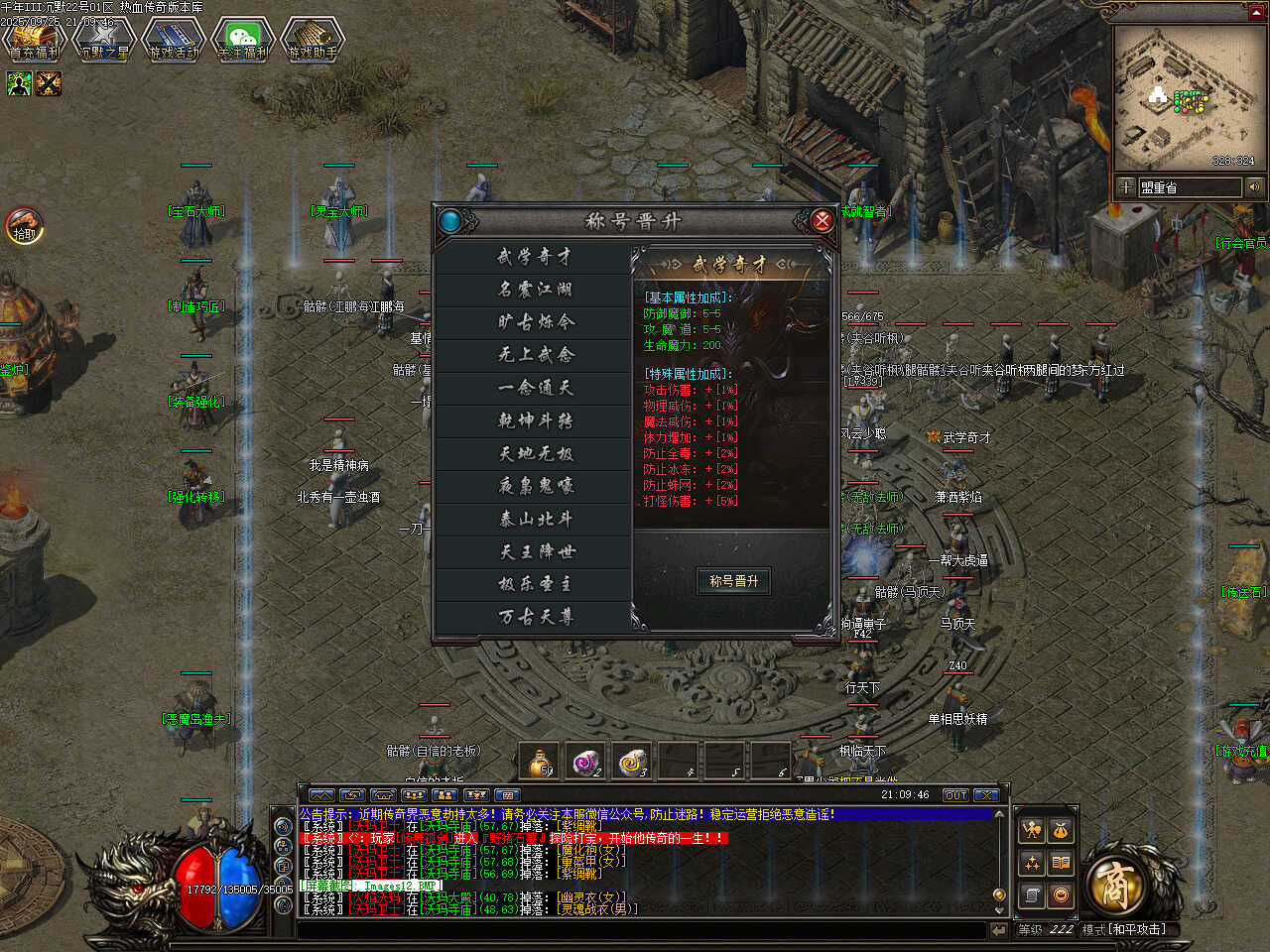Use the yellow potion in hotbar slot 1

[x=540, y=762]
